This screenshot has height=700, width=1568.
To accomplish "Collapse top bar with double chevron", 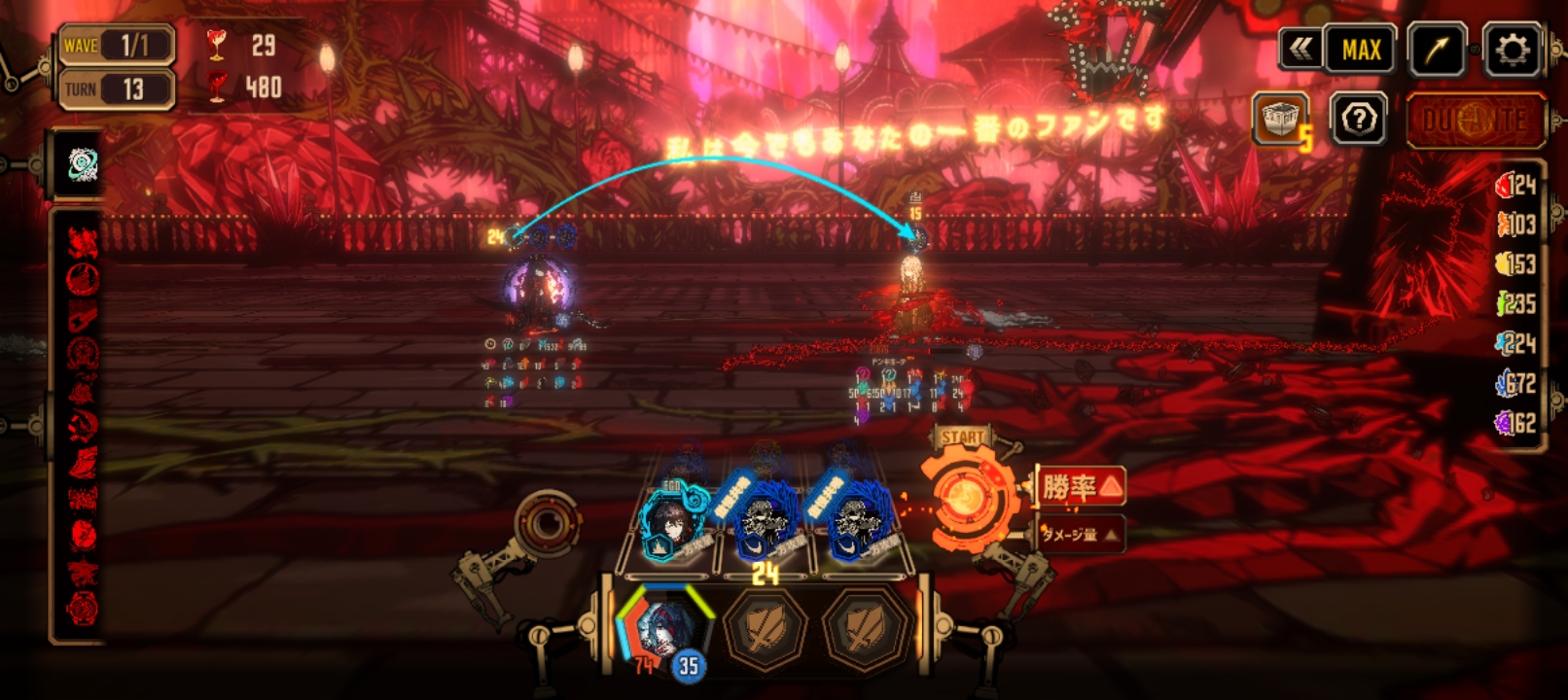I will (1301, 50).
